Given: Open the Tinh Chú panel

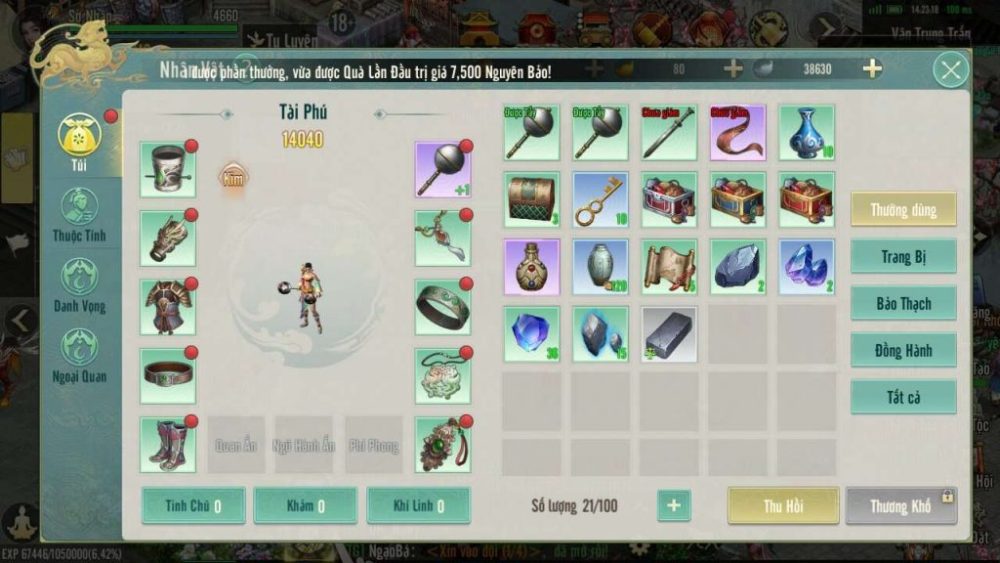Looking at the screenshot, I should coord(193,506).
